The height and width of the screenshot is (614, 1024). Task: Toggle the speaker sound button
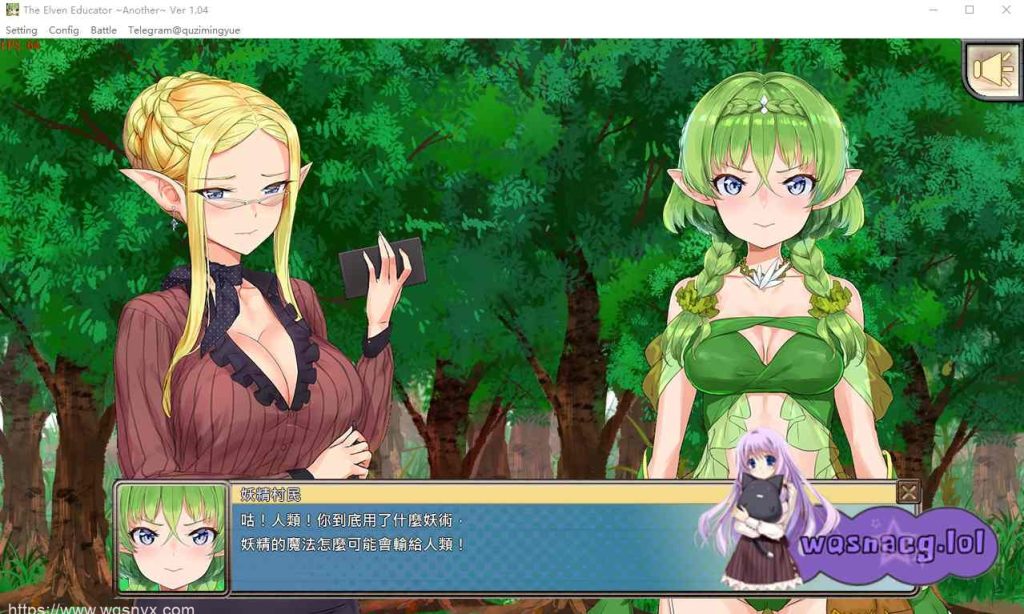tap(993, 68)
